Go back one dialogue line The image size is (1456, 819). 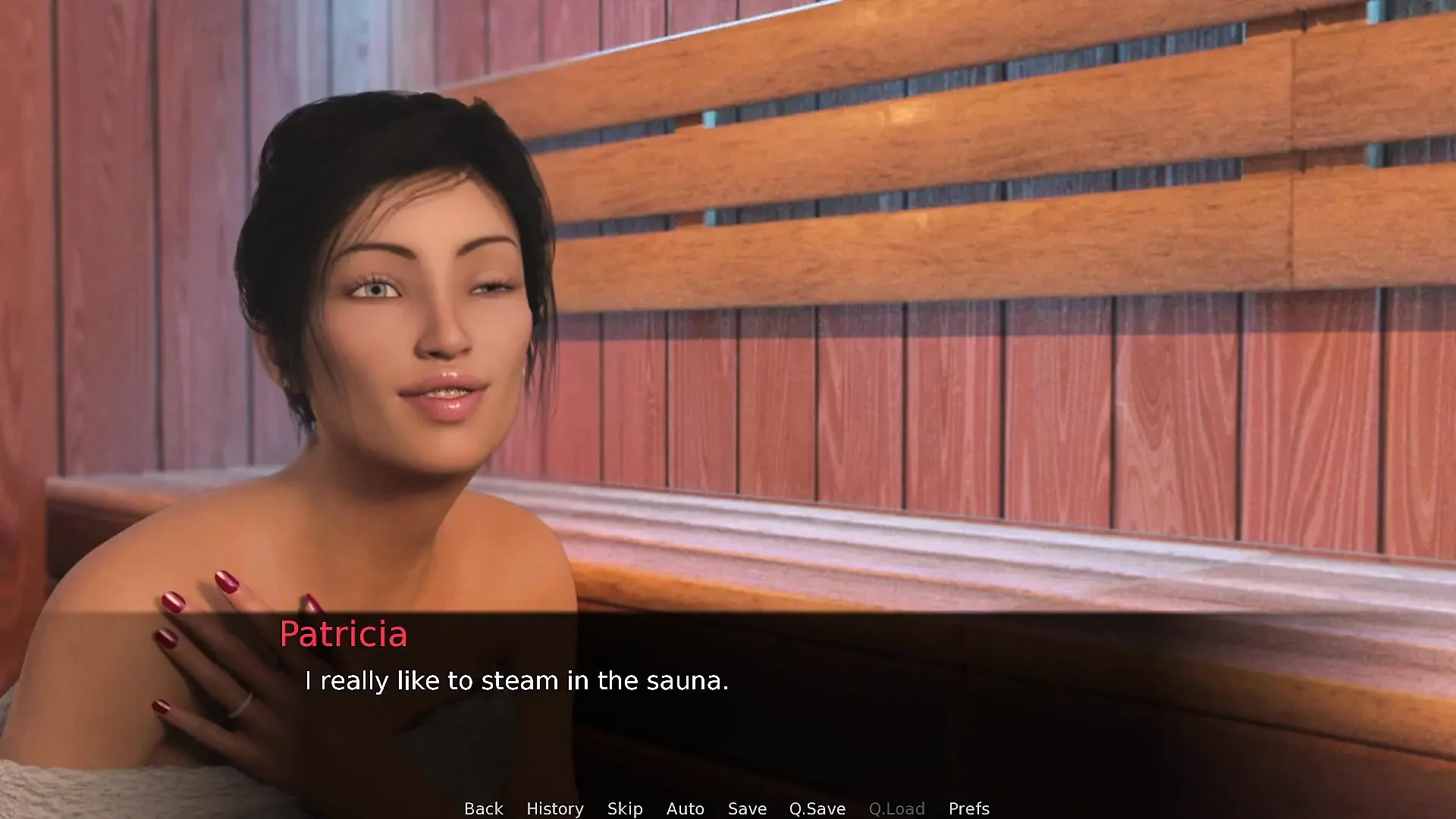(483, 808)
